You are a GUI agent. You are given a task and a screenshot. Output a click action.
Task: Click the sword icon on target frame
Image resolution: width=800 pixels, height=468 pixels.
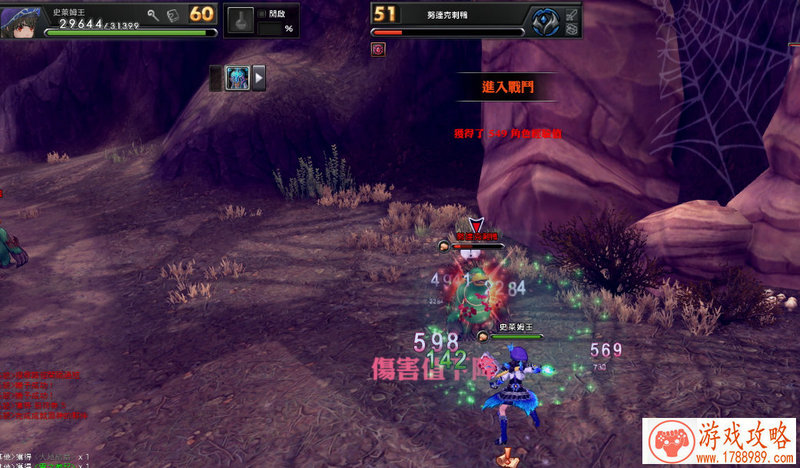pos(571,13)
